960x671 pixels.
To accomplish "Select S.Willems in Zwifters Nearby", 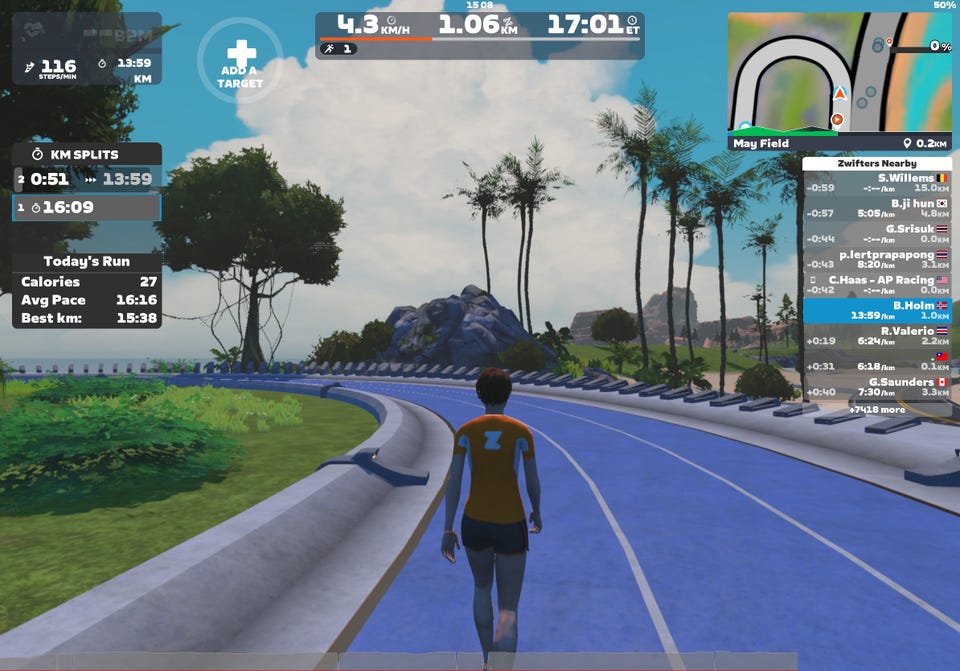I will (x=877, y=182).
